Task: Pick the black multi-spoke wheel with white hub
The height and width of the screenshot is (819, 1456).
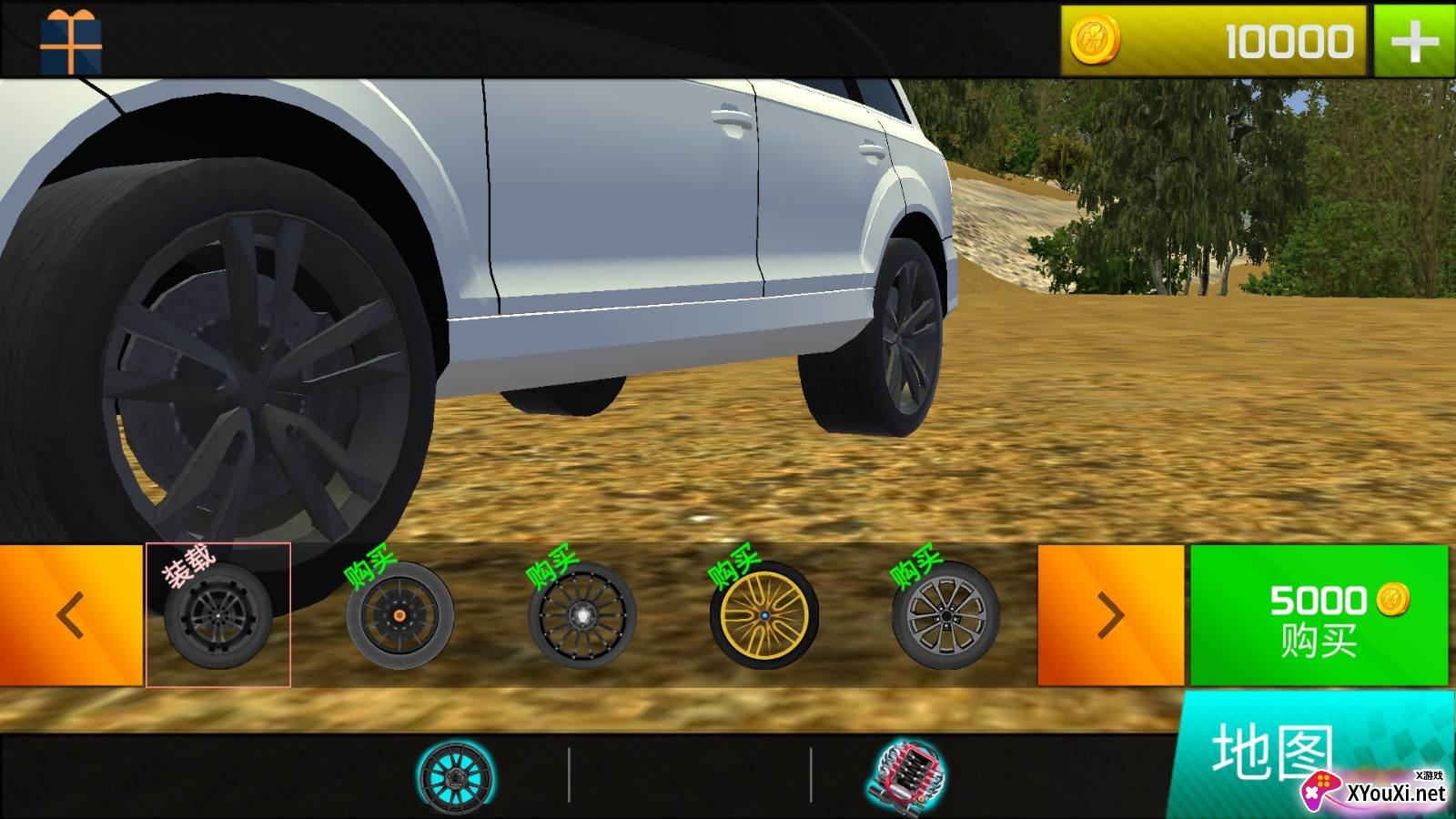Action: tap(581, 615)
